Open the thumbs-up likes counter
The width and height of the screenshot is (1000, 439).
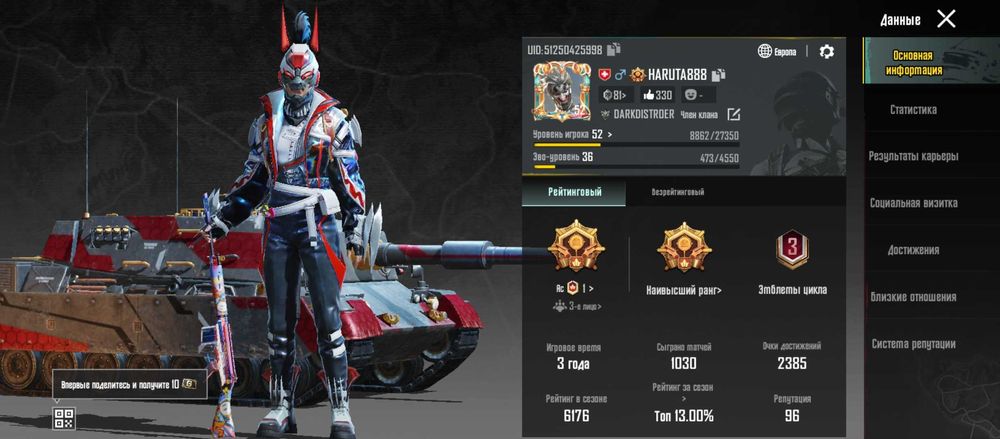coord(657,95)
